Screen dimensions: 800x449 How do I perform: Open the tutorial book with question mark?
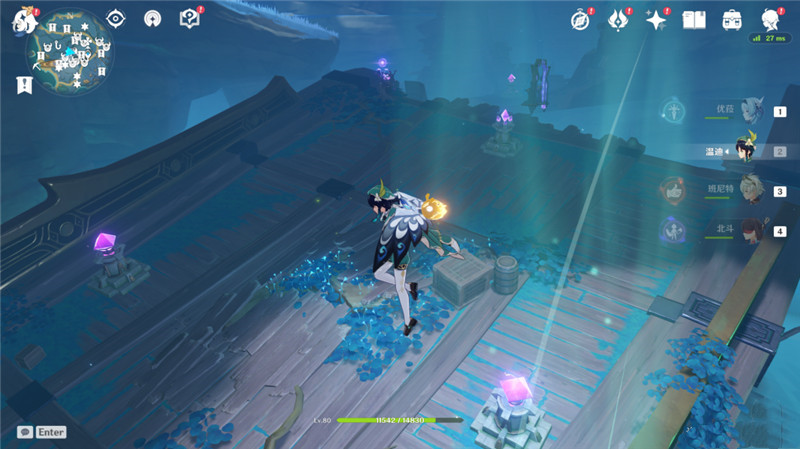coord(188,19)
